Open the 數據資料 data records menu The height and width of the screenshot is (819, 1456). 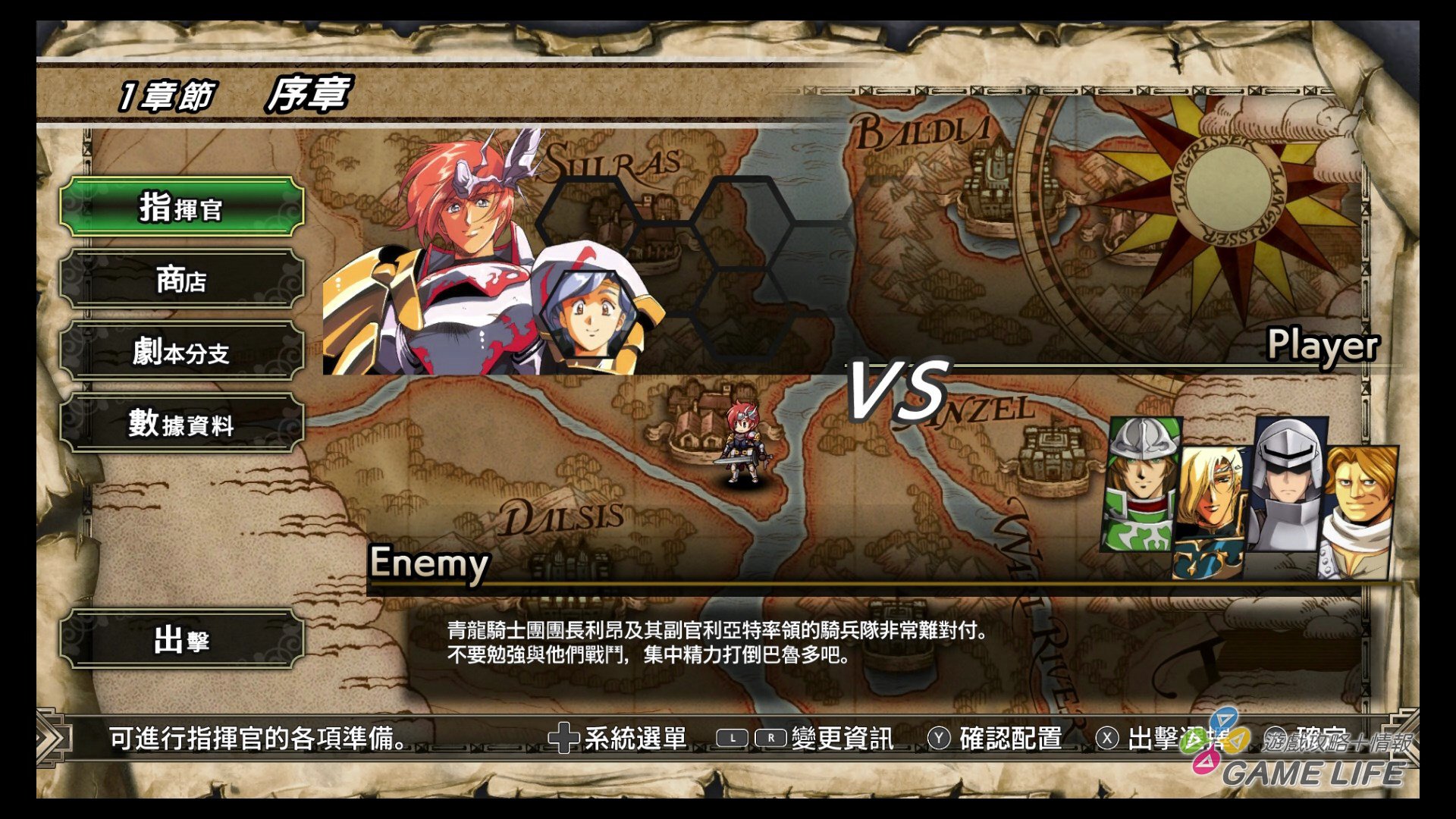tap(182, 425)
